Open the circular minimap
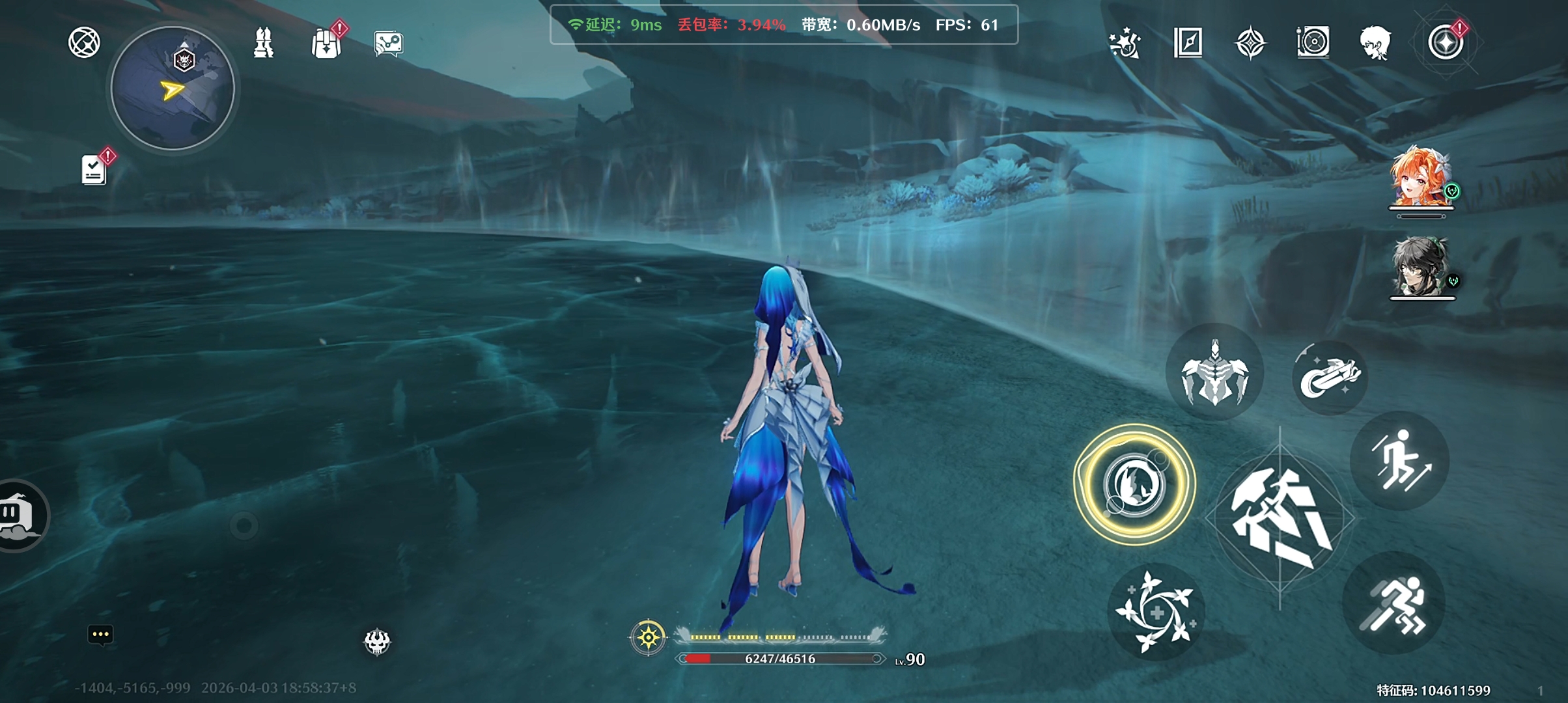 [x=173, y=89]
